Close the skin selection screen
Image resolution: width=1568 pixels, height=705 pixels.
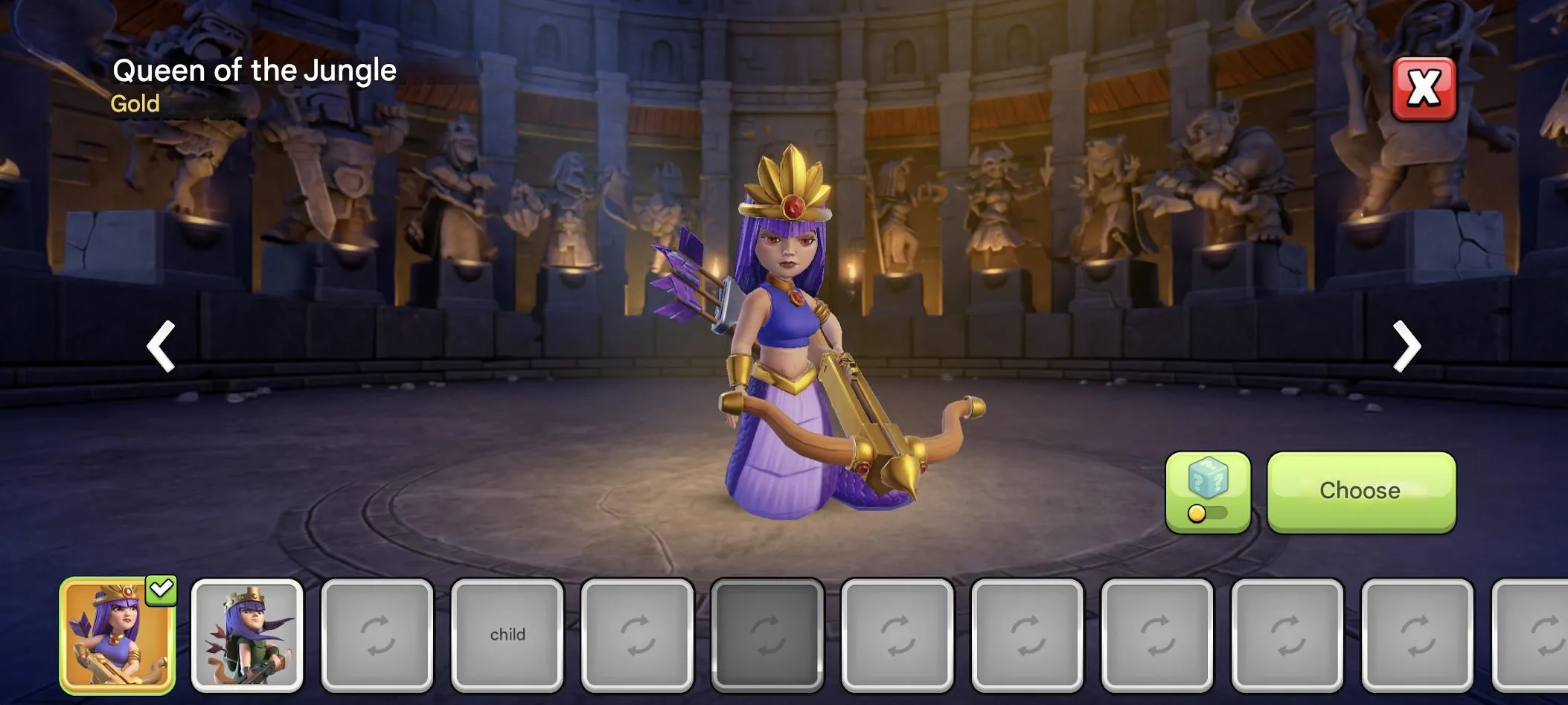coord(1424,88)
